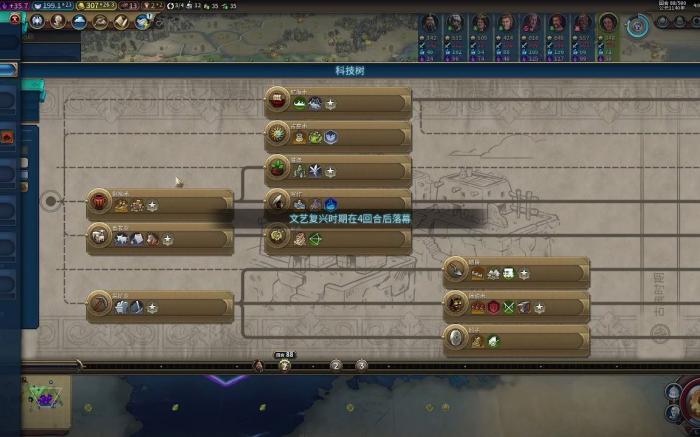Research the Irrigation technology
Image resolution: width=700 pixels, height=437 pixels.
(338, 170)
